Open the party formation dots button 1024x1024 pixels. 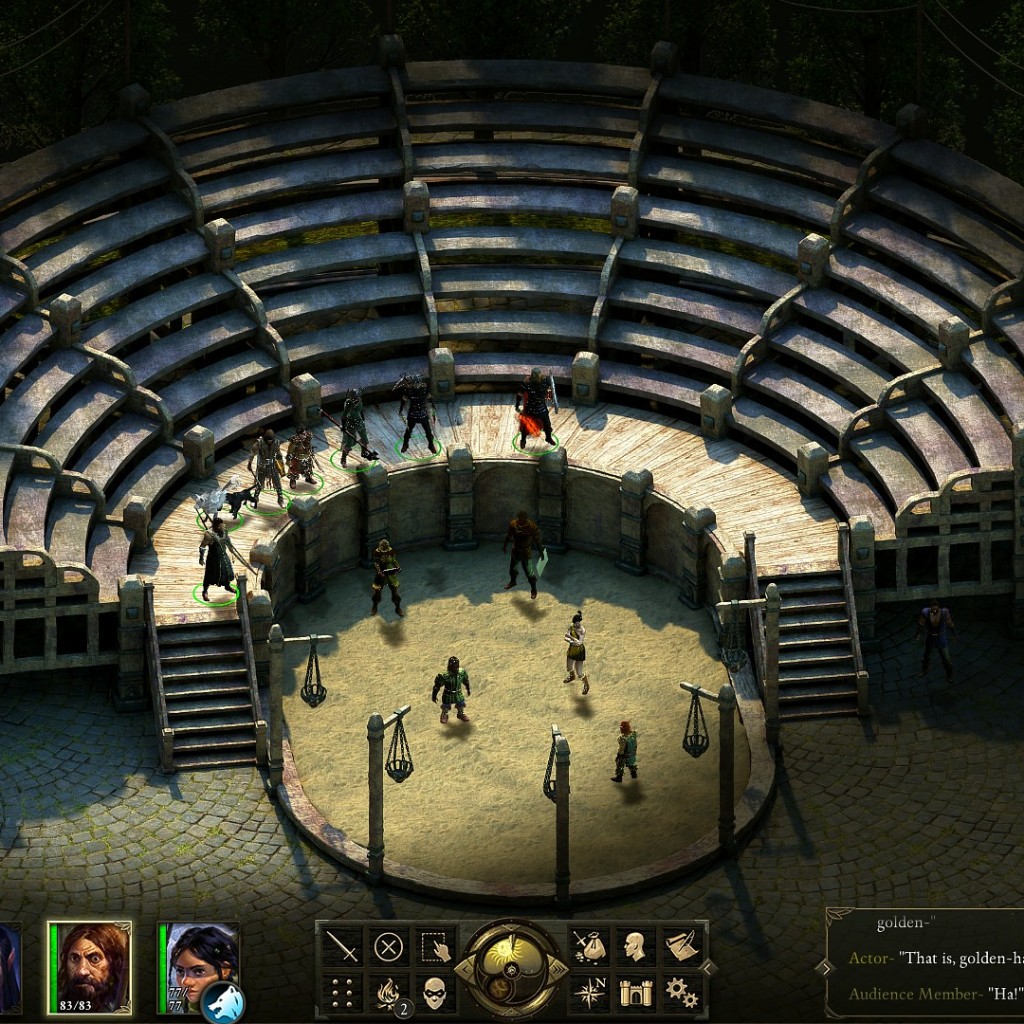coord(342,992)
